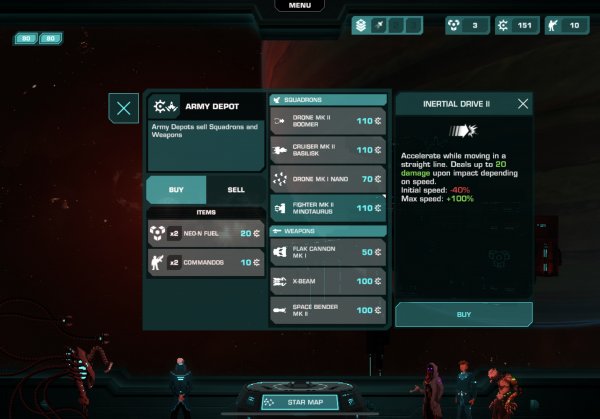This screenshot has height=419, width=600.
Task: Pick Fighter MK II Minotaurus squadron
Action: [327, 208]
